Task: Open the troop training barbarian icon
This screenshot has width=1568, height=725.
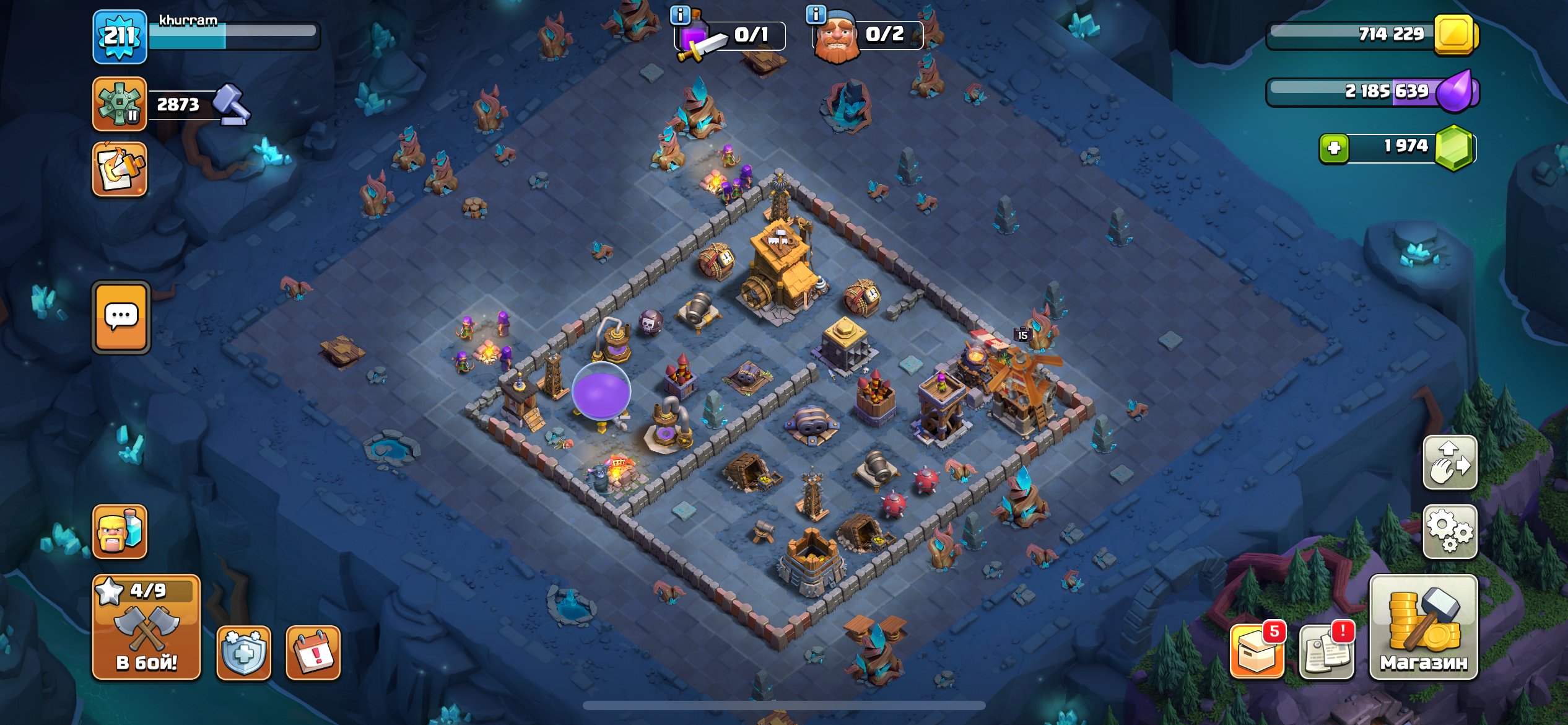Action: (x=121, y=532)
